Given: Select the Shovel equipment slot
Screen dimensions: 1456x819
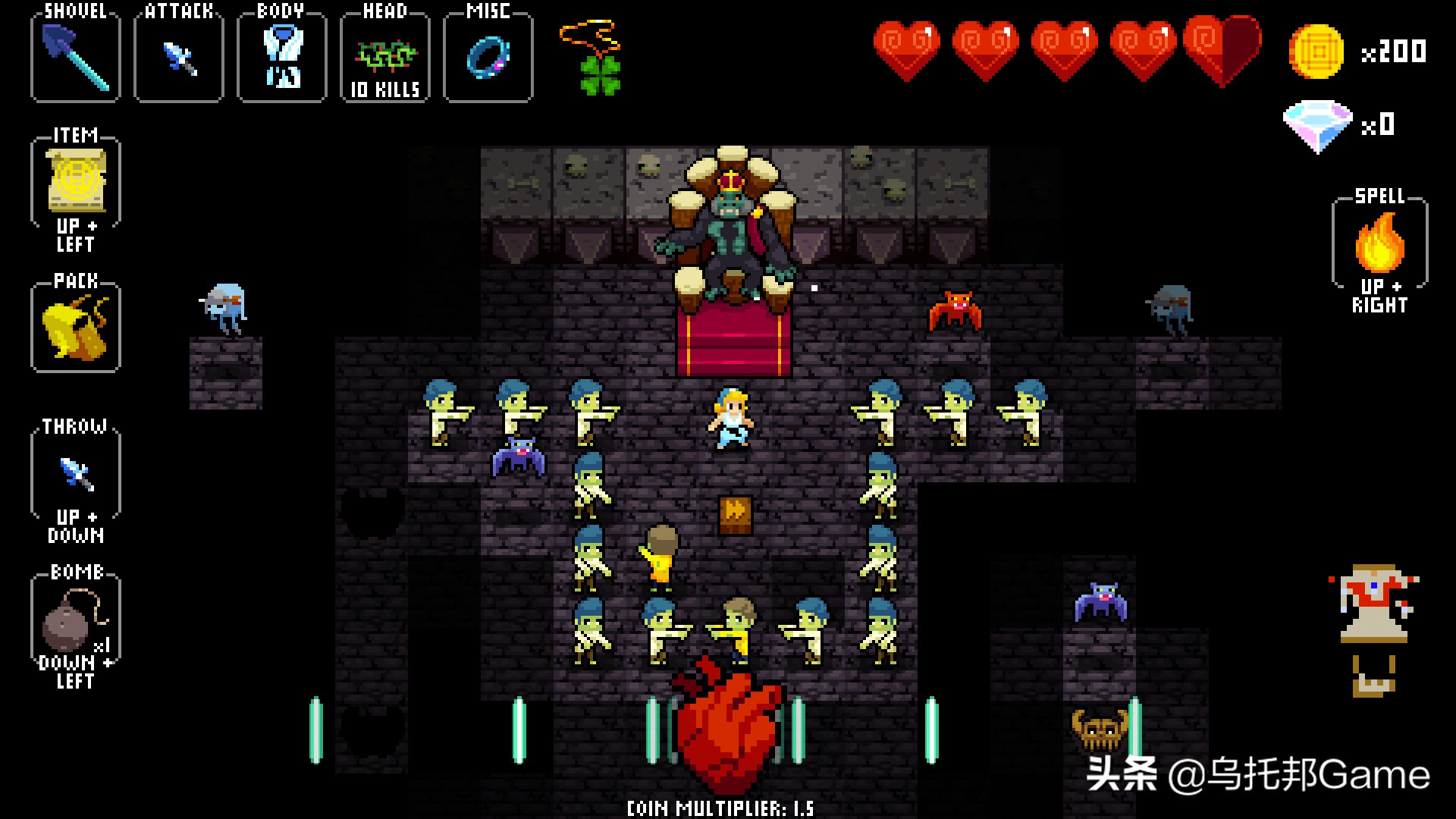Looking at the screenshot, I should (75, 58).
